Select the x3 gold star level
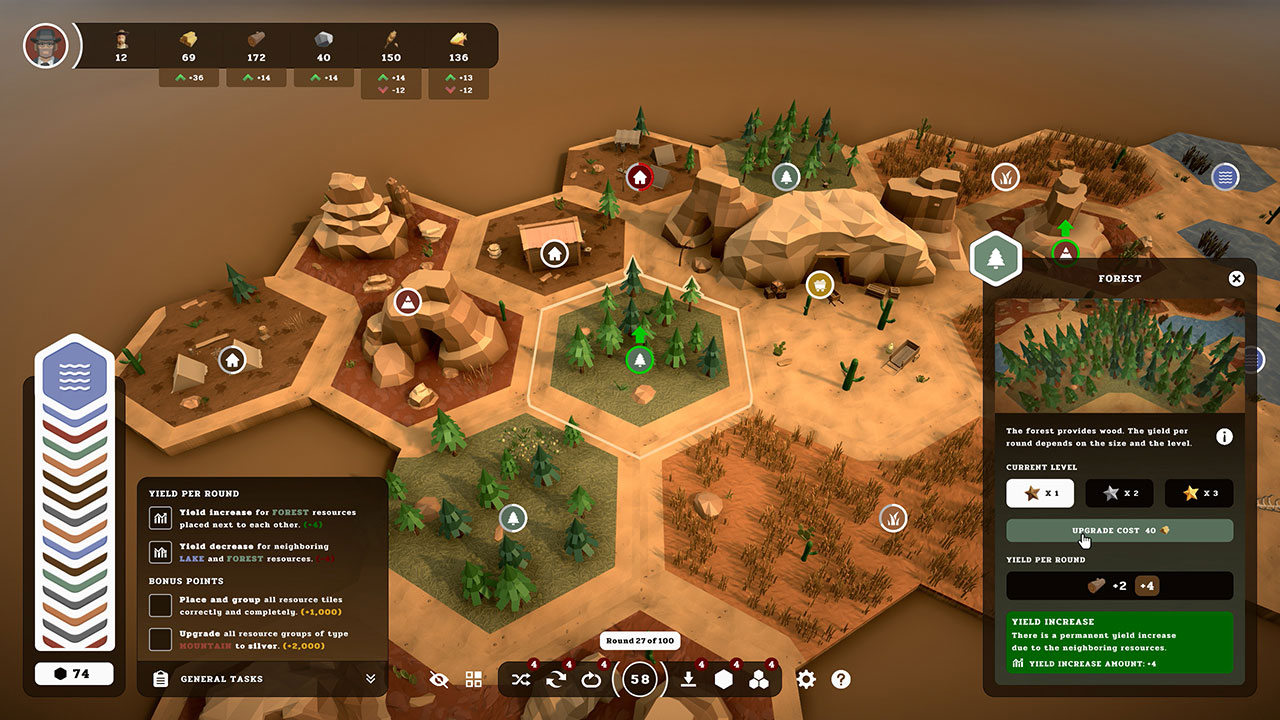This screenshot has height=720, width=1280. click(1198, 492)
